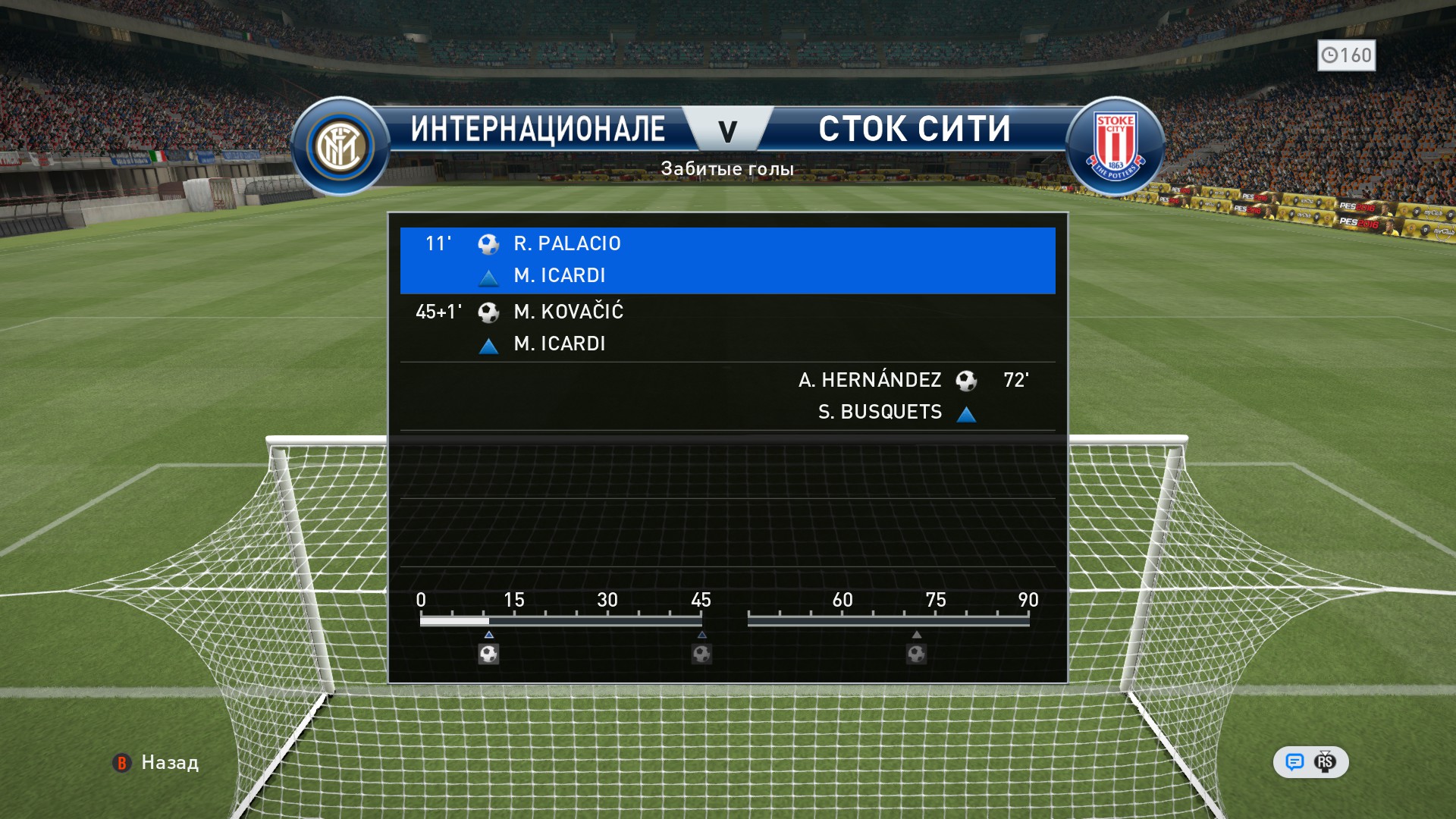Go back with the Назад button
Viewport: 1456px width, 819px height.
click(156, 762)
